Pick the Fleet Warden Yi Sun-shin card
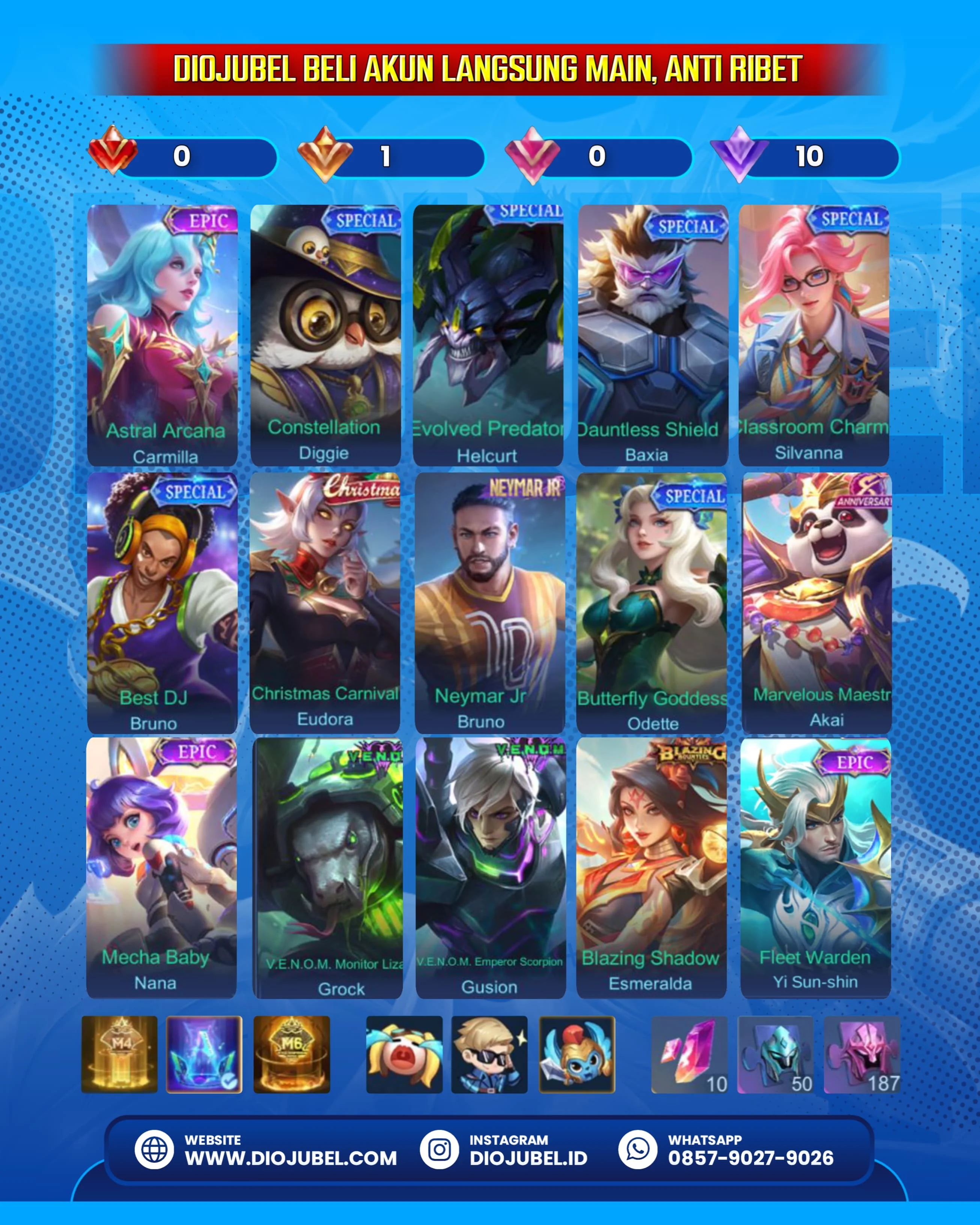Viewport: 980px width, 1225px height. (815, 868)
